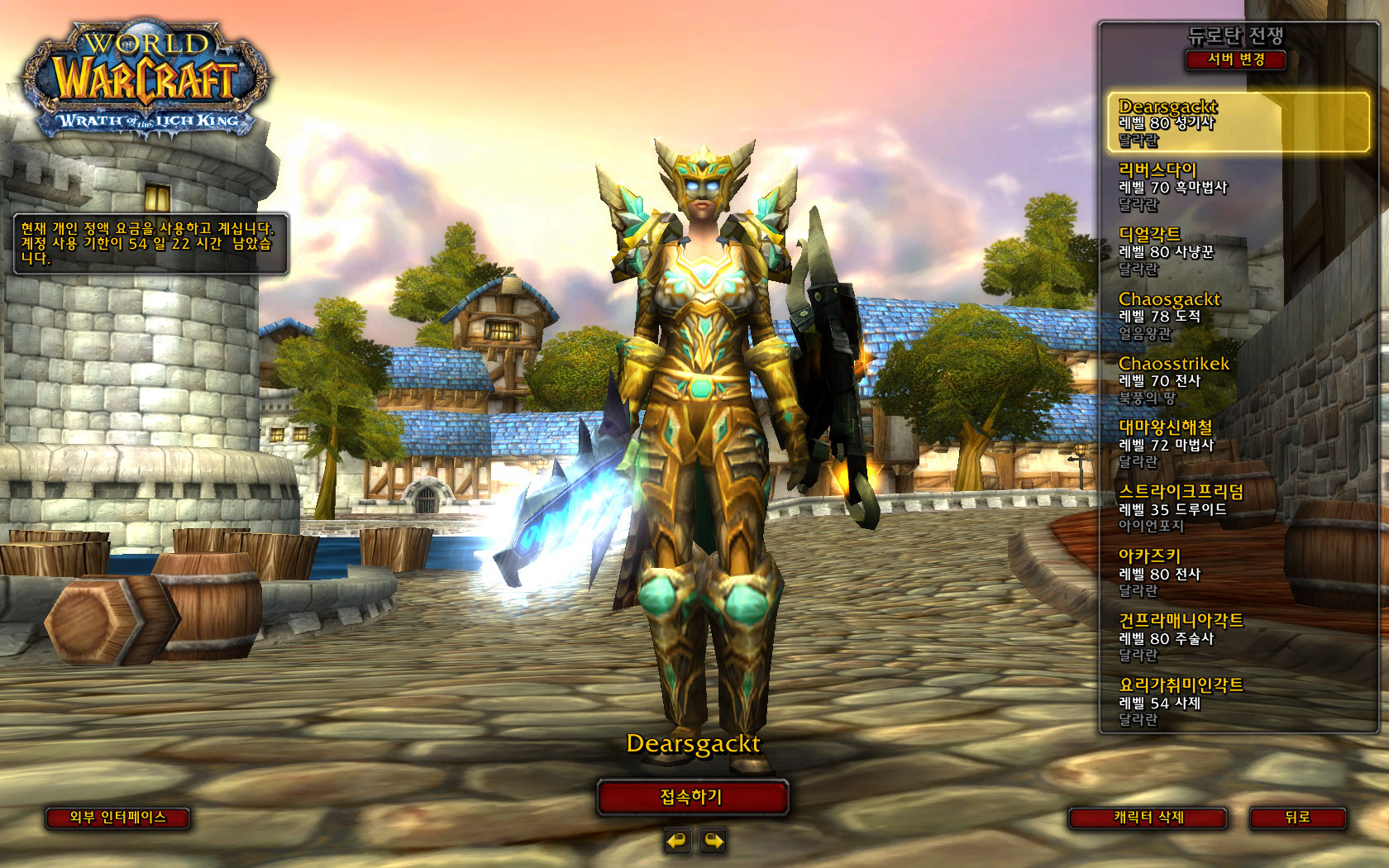Choose the 요리가취미인각트 level 54 character
This screenshot has width=1389, height=868.
[x=1238, y=702]
